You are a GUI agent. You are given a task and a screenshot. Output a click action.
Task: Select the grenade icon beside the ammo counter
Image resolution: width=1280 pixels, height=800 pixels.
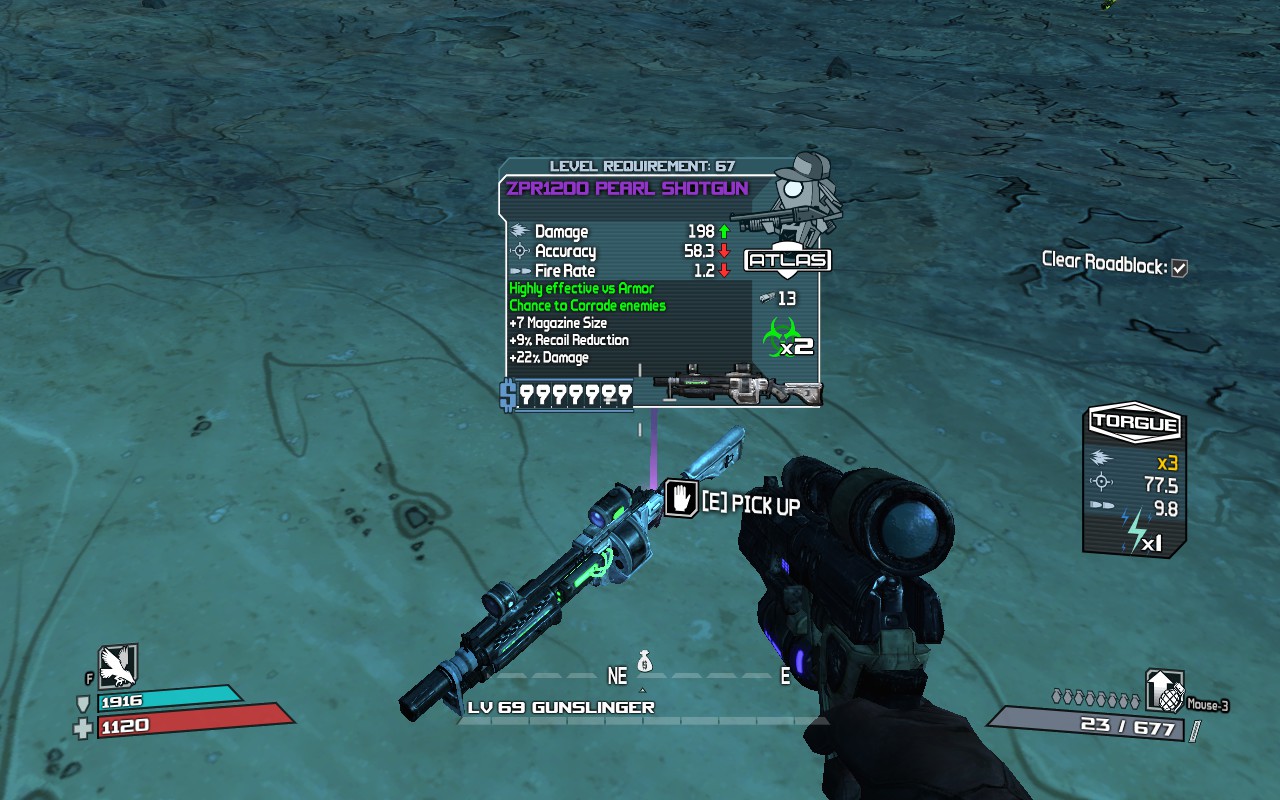pos(1165,690)
